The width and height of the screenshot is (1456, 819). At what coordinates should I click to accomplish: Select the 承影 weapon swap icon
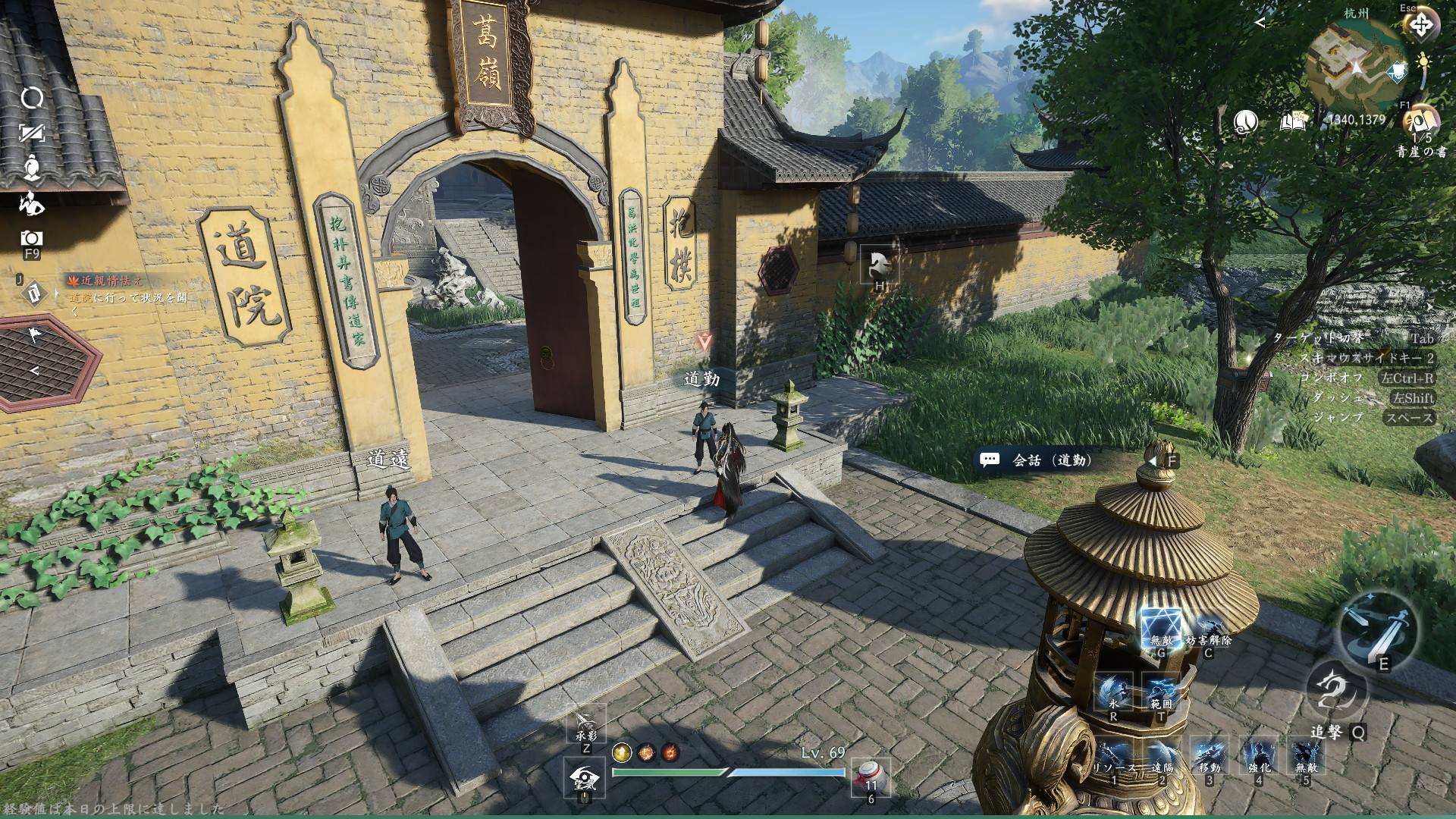click(x=586, y=723)
